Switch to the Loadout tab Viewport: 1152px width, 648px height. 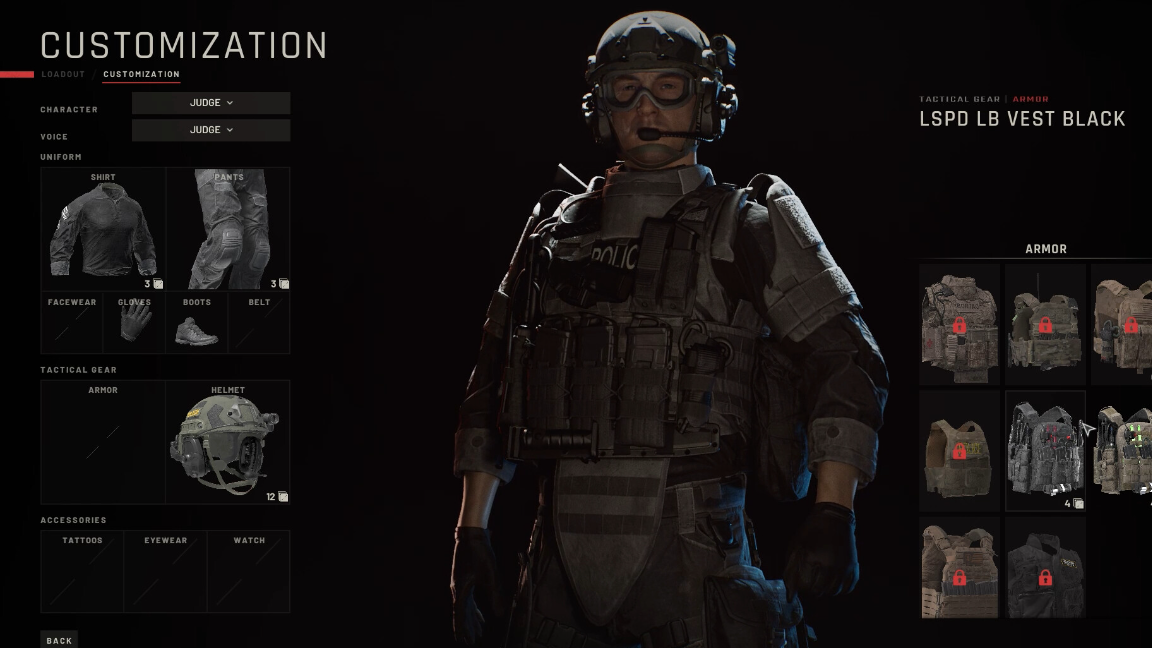[63, 75]
